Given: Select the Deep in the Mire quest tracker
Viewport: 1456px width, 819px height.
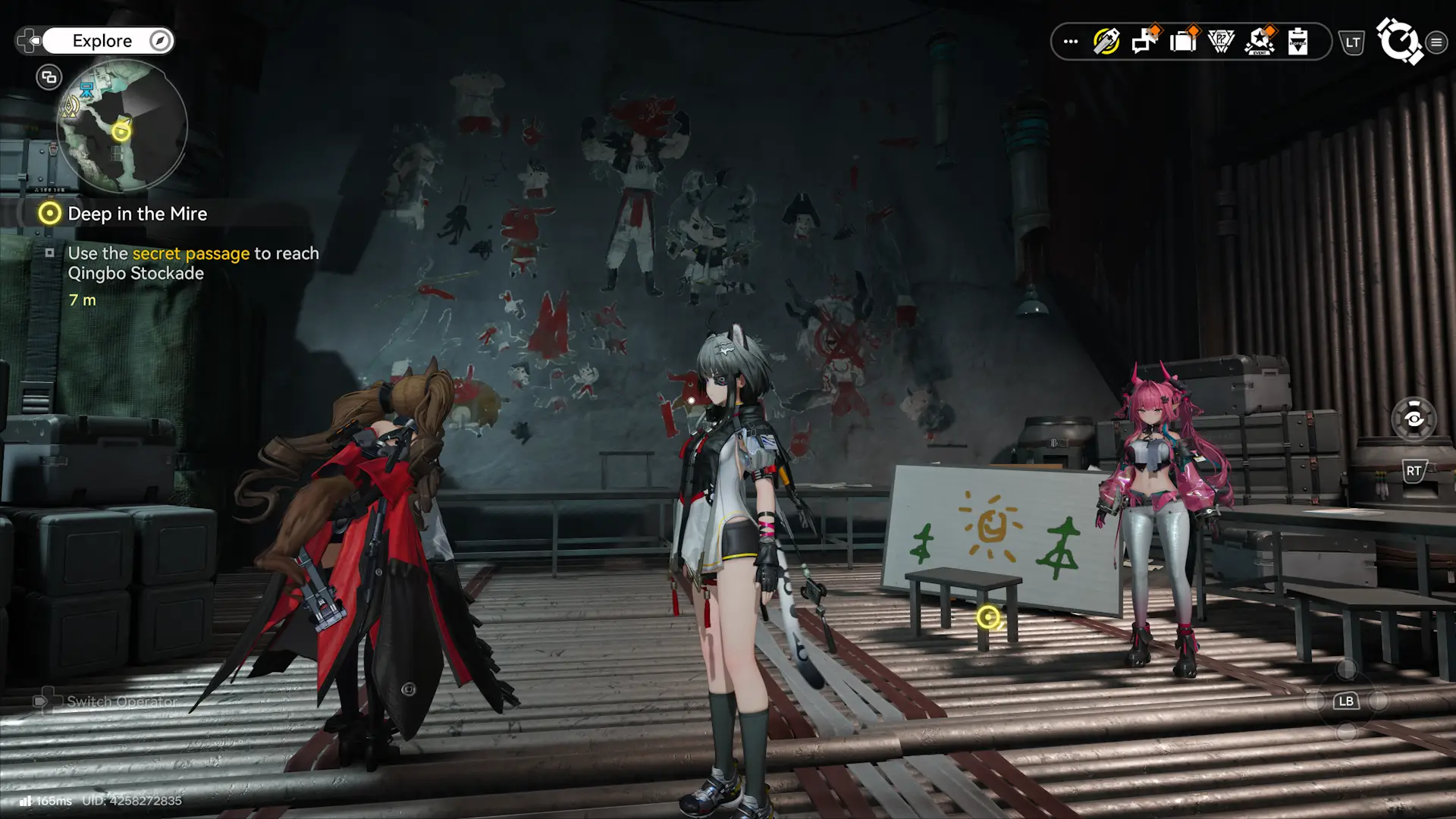Looking at the screenshot, I should [x=136, y=214].
